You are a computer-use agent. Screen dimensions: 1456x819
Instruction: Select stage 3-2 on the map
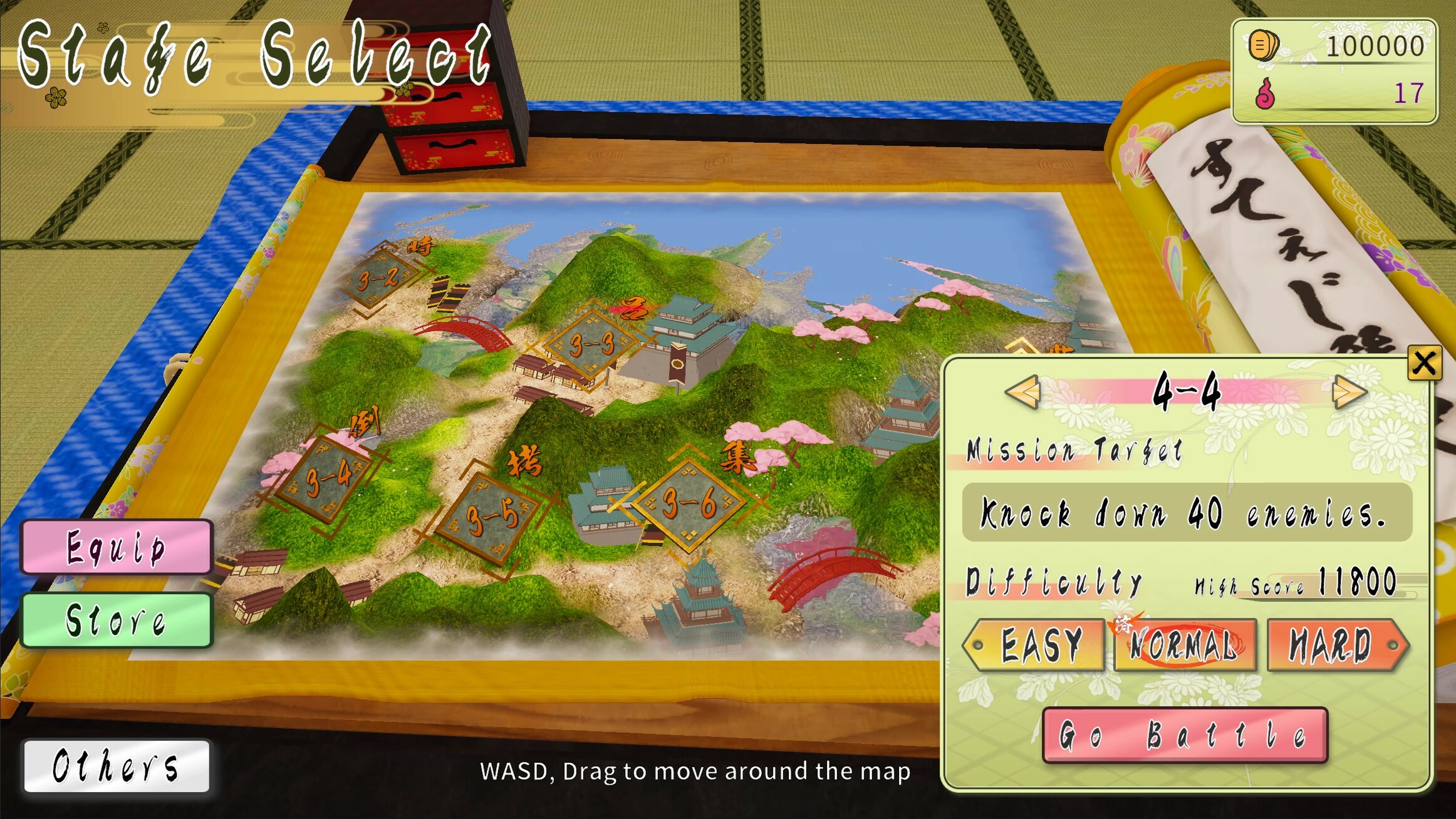pos(378,279)
